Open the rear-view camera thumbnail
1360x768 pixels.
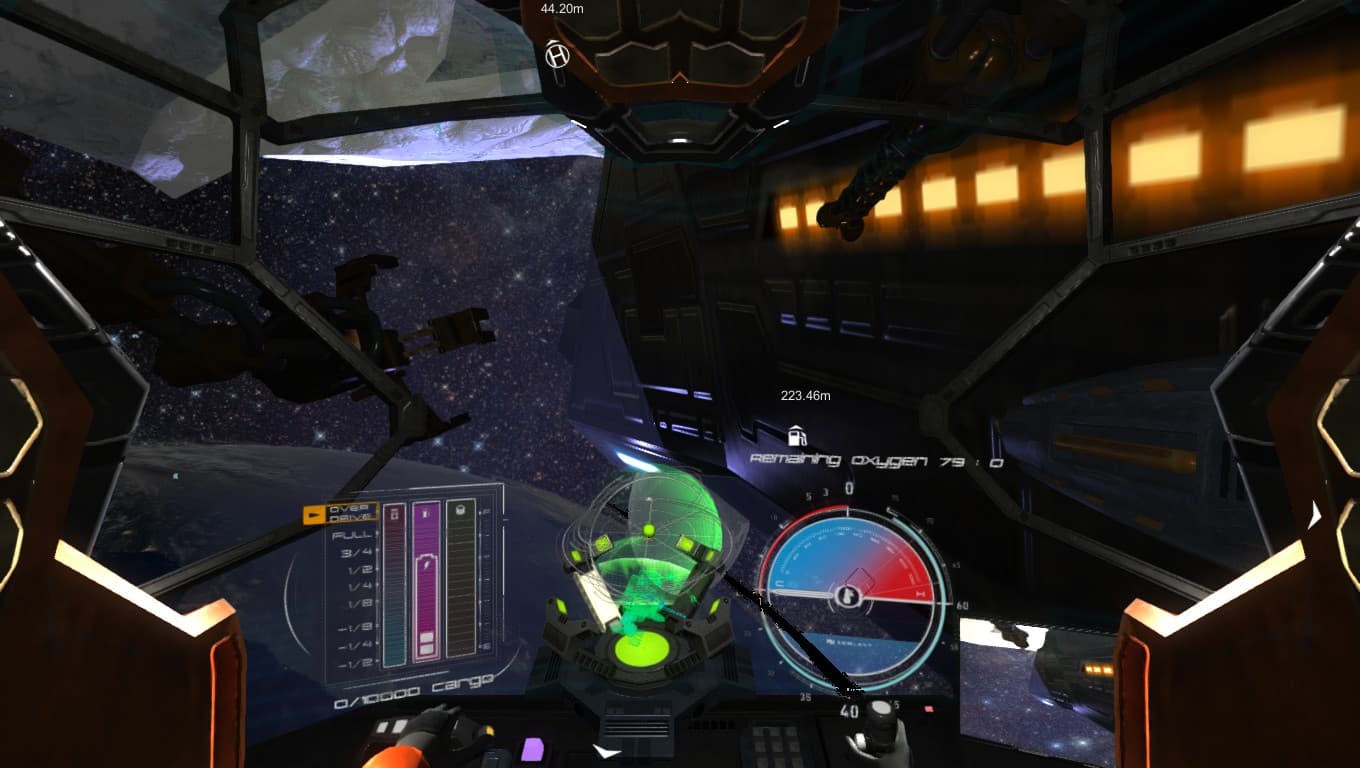1037,675
